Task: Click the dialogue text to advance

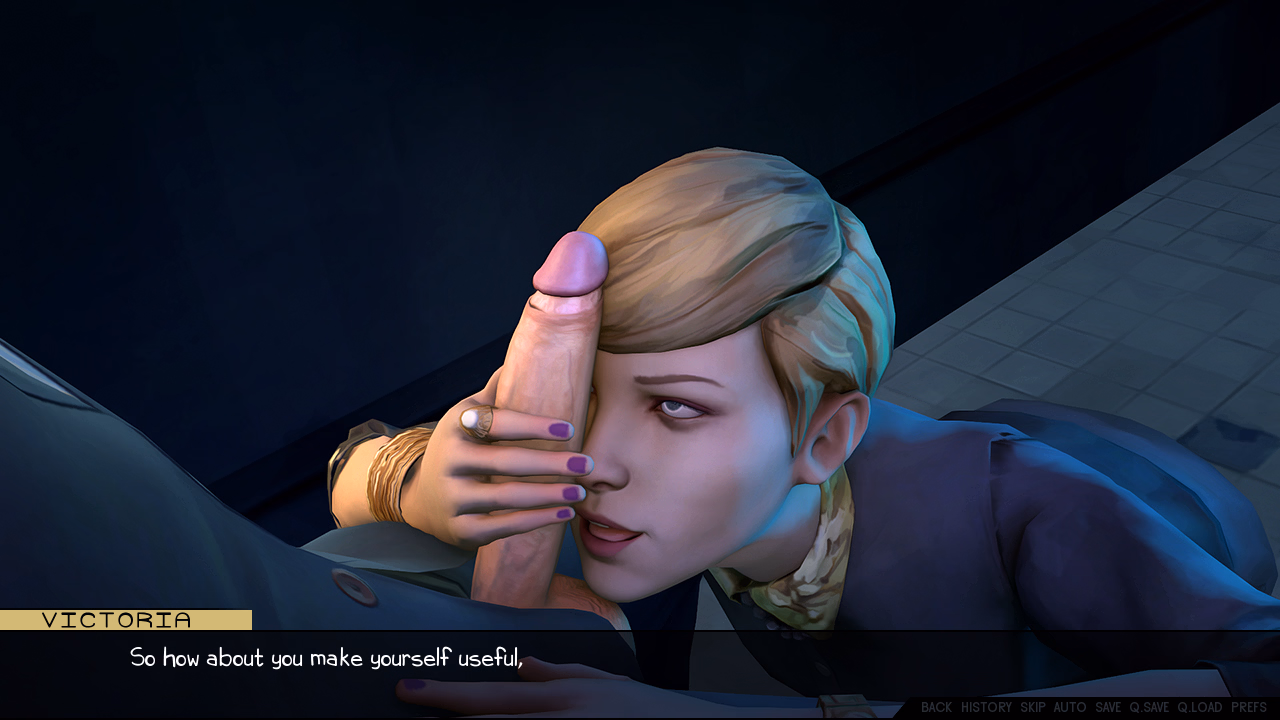Action: (330, 658)
